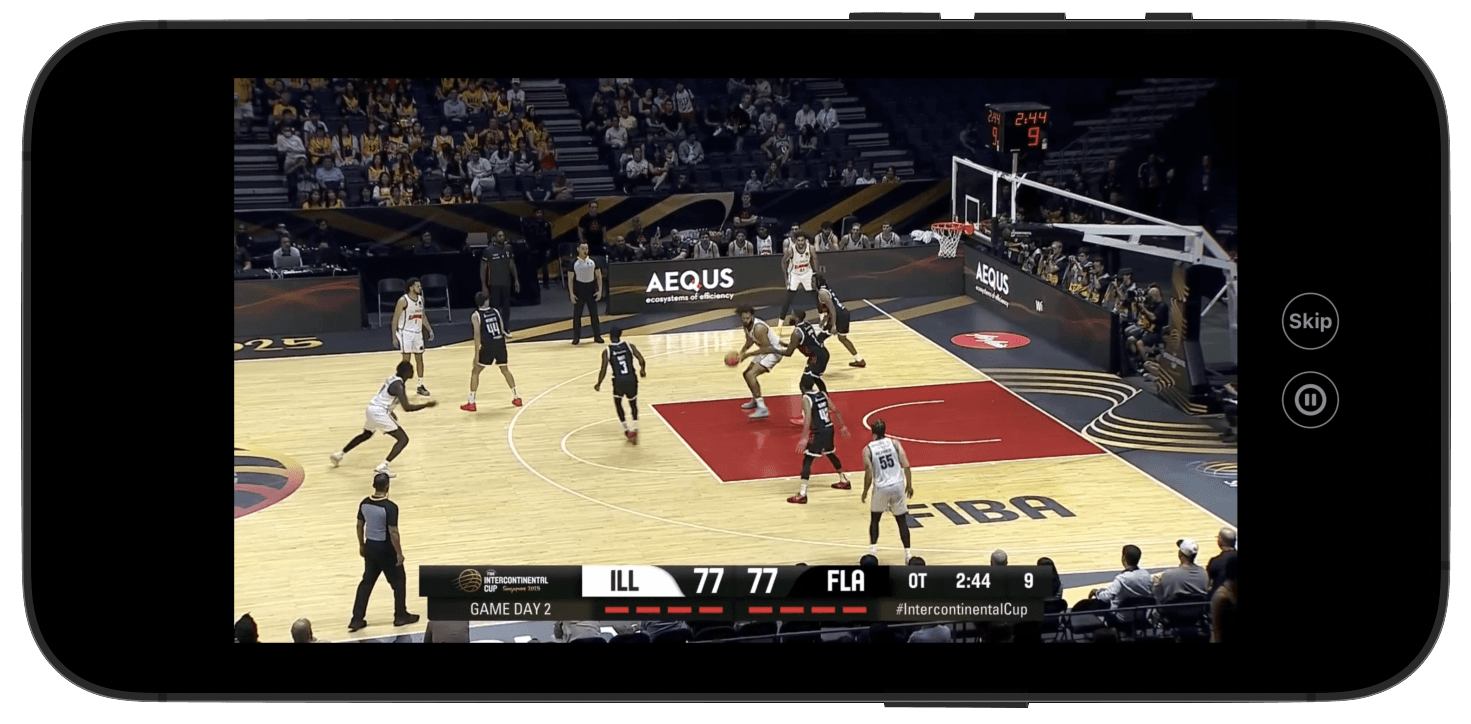Select the OT period indicator
The image size is (1471, 724).
point(915,579)
